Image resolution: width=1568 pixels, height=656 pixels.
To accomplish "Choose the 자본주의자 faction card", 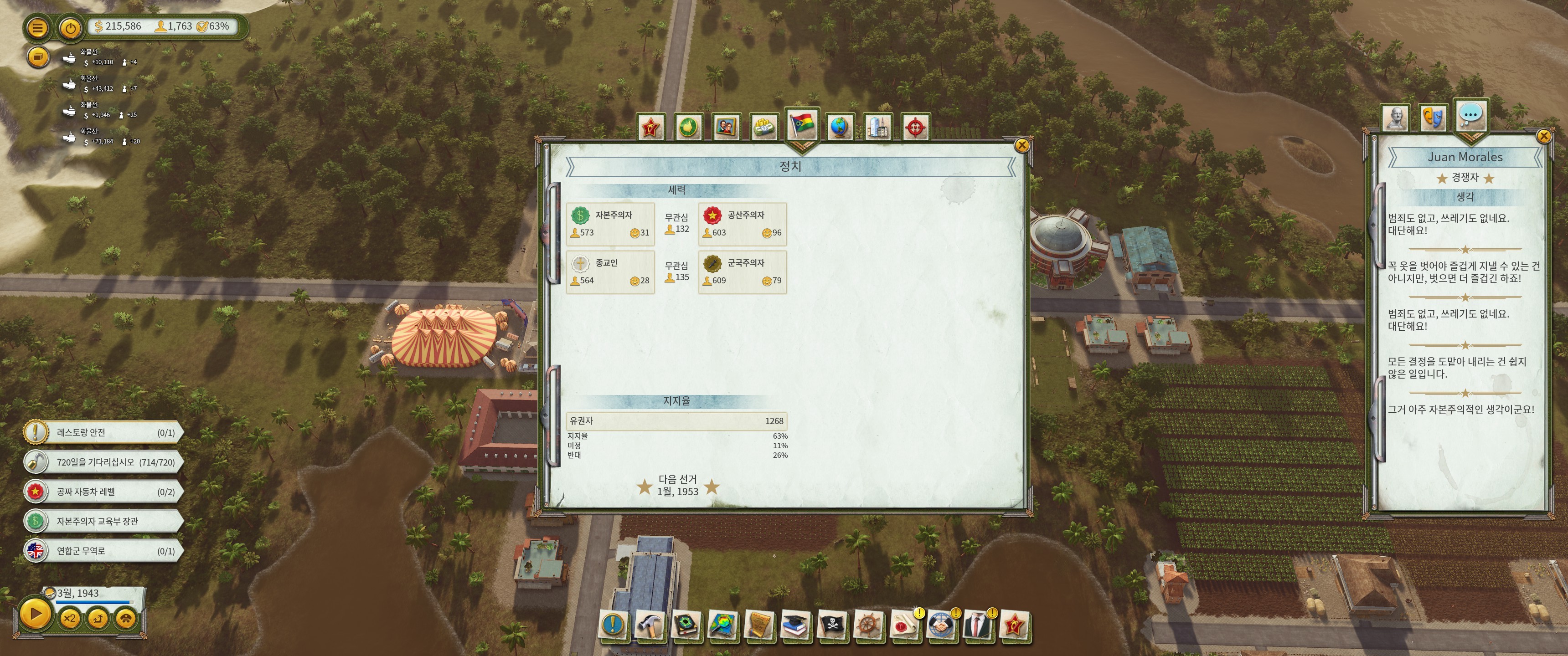I will 610,224.
